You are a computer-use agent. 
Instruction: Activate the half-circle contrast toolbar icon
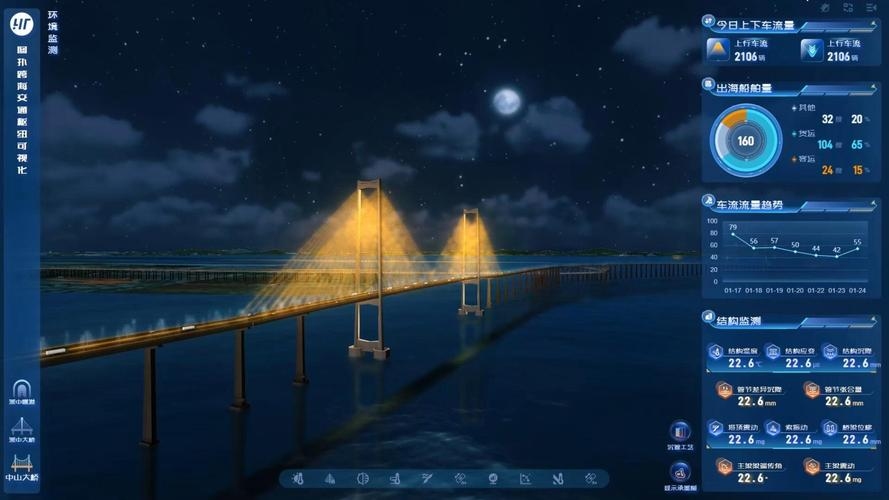(363, 479)
